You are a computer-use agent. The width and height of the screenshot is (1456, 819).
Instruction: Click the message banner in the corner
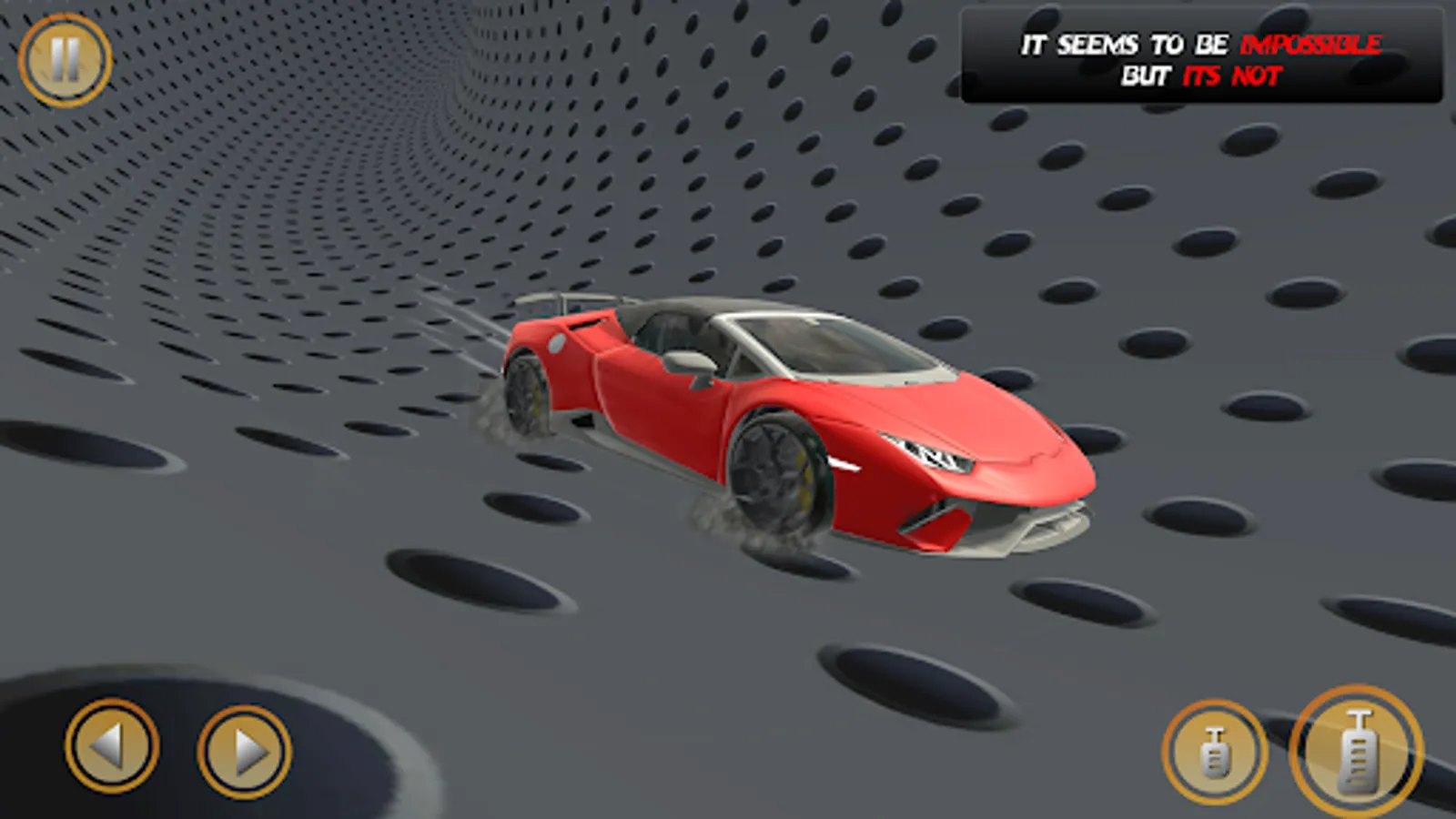[1203, 56]
